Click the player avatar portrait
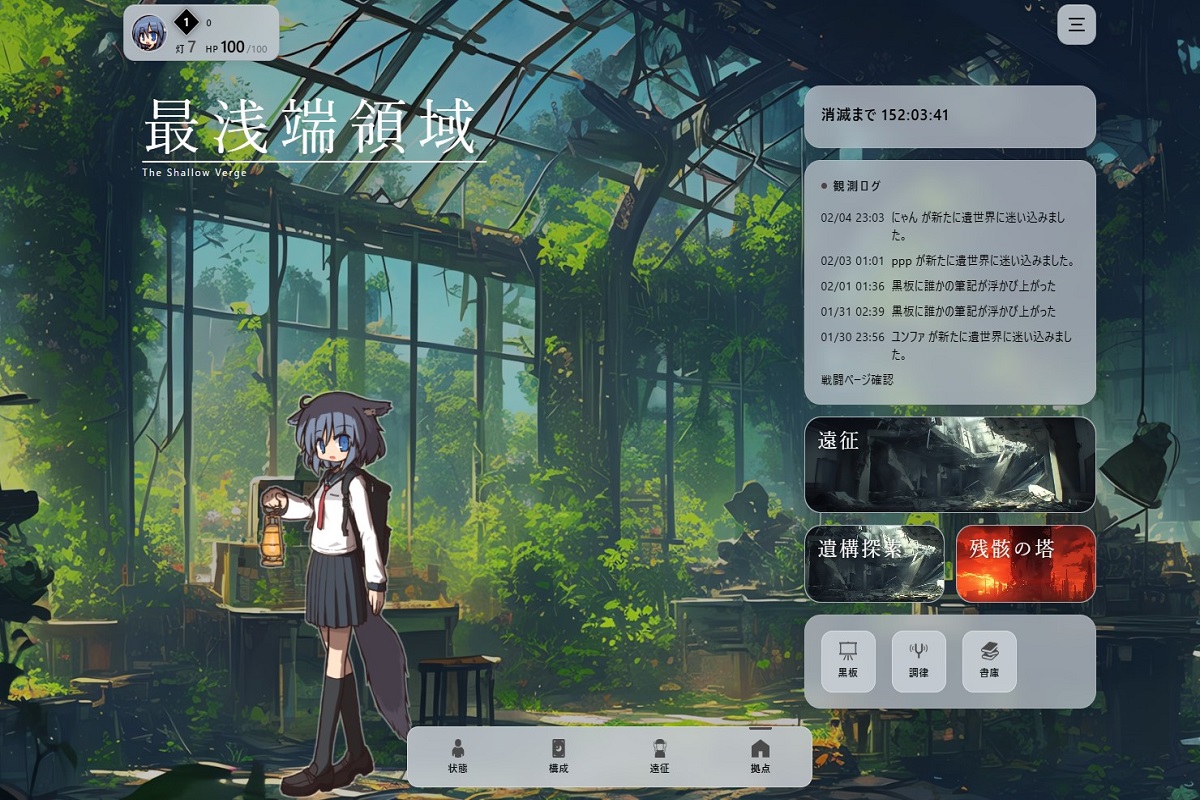 [149, 33]
